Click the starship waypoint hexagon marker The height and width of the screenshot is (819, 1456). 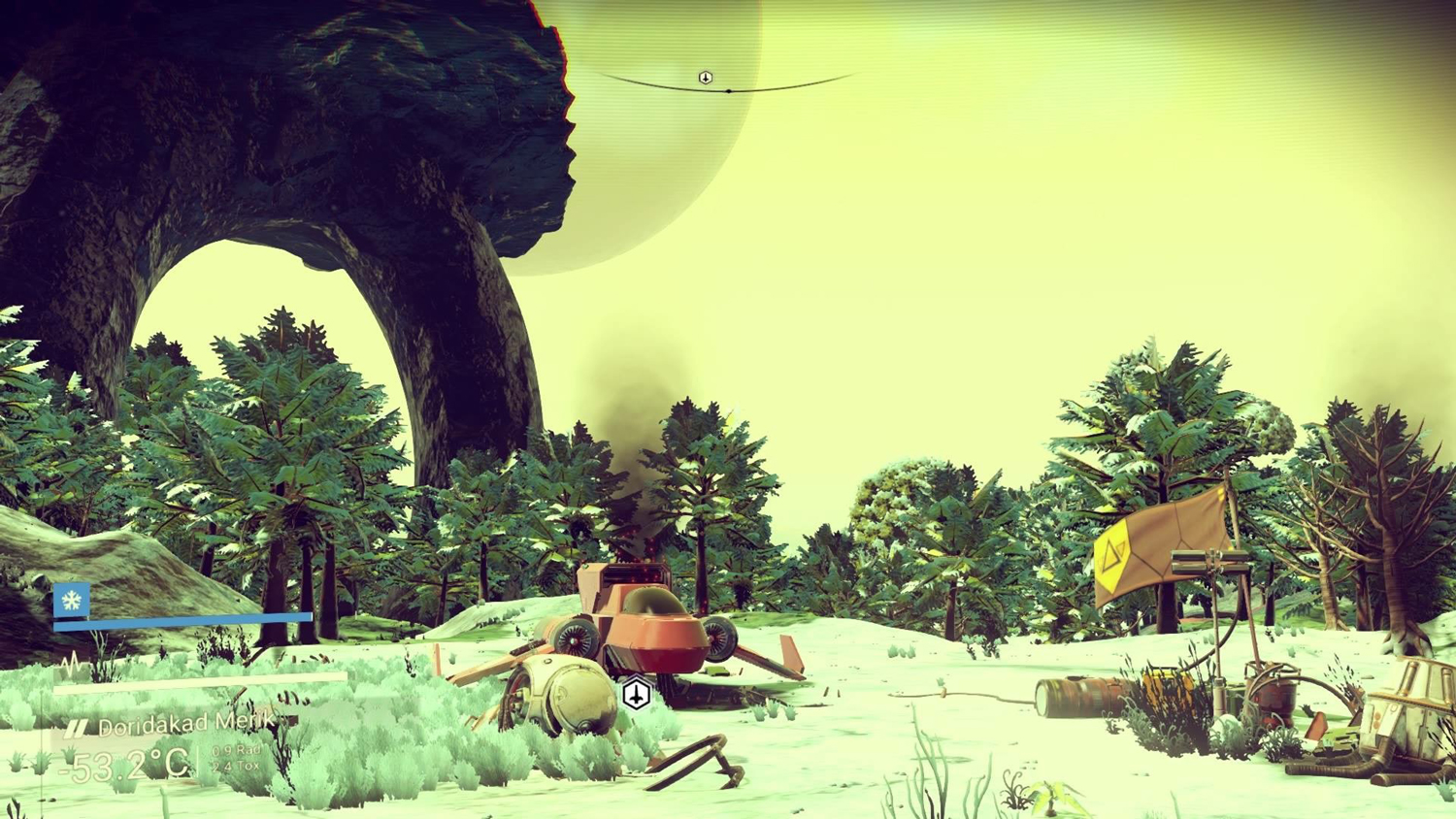tap(636, 694)
